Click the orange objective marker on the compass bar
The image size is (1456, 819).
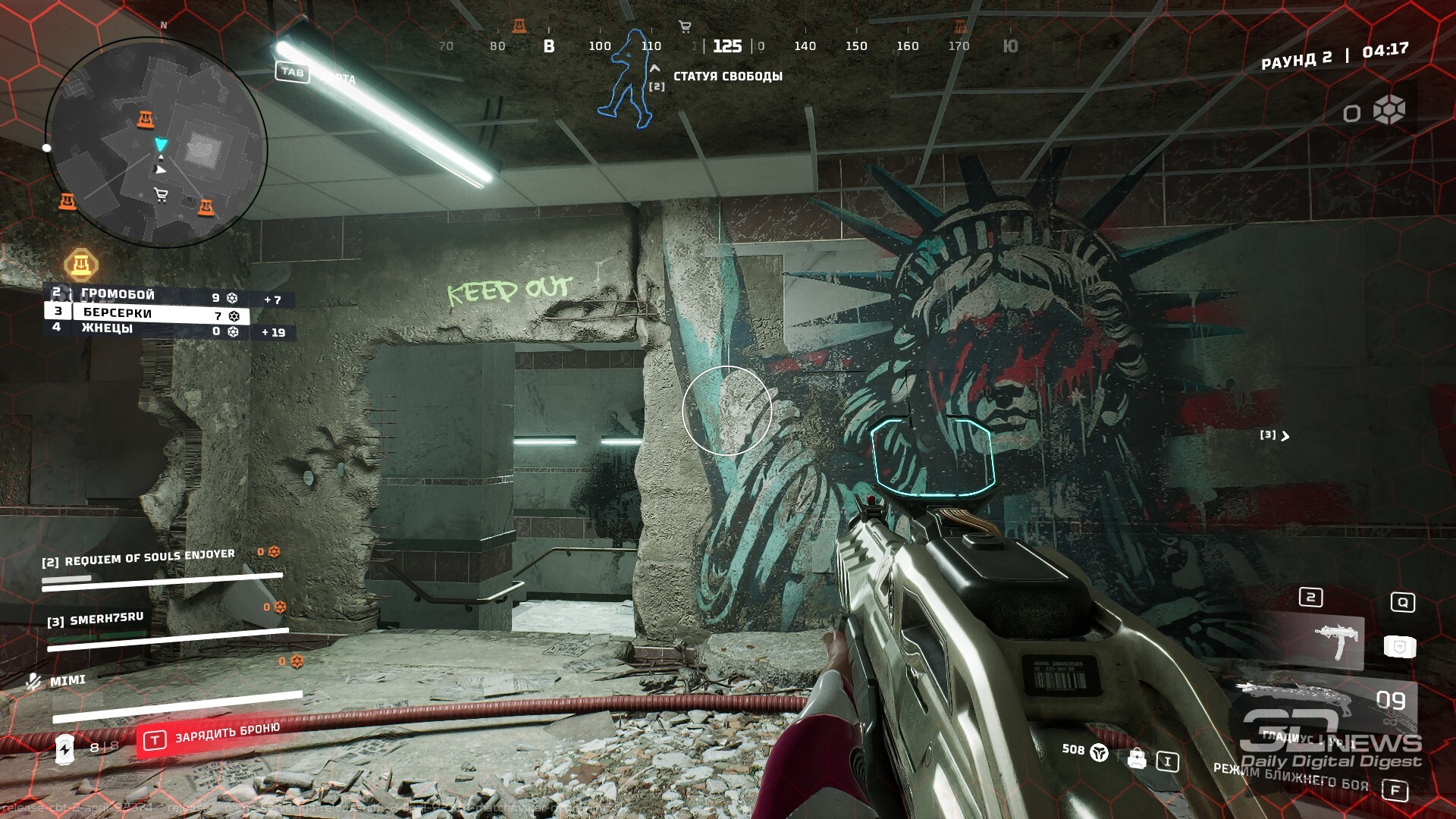coord(519,27)
